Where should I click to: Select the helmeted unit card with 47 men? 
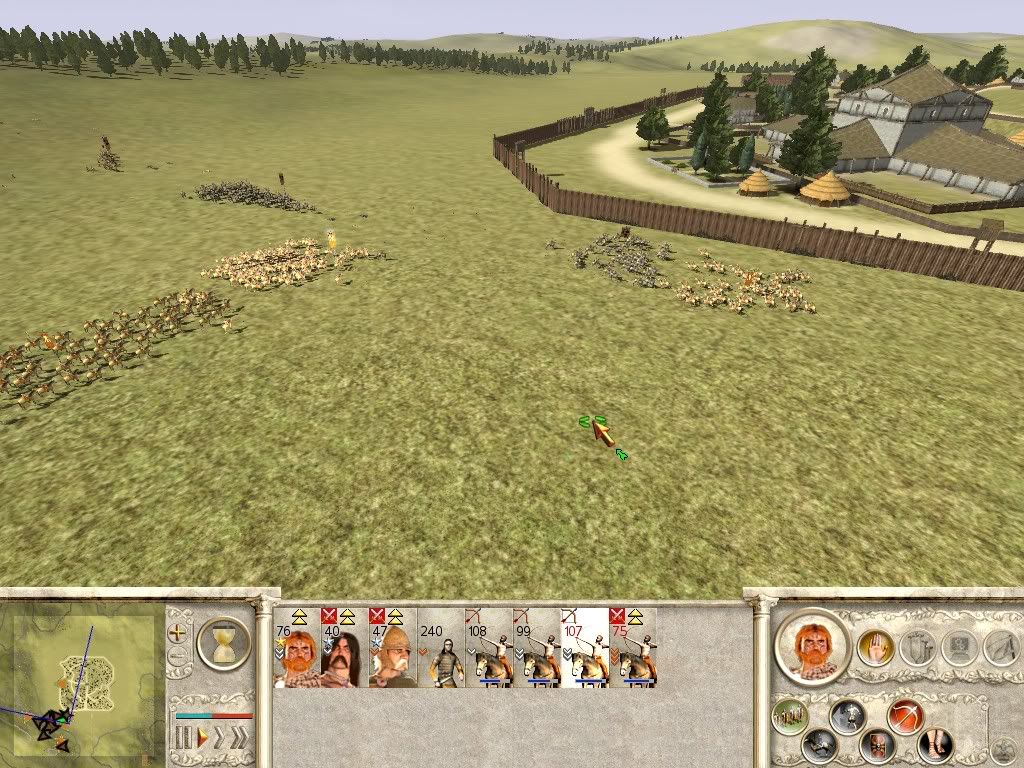coord(393,648)
